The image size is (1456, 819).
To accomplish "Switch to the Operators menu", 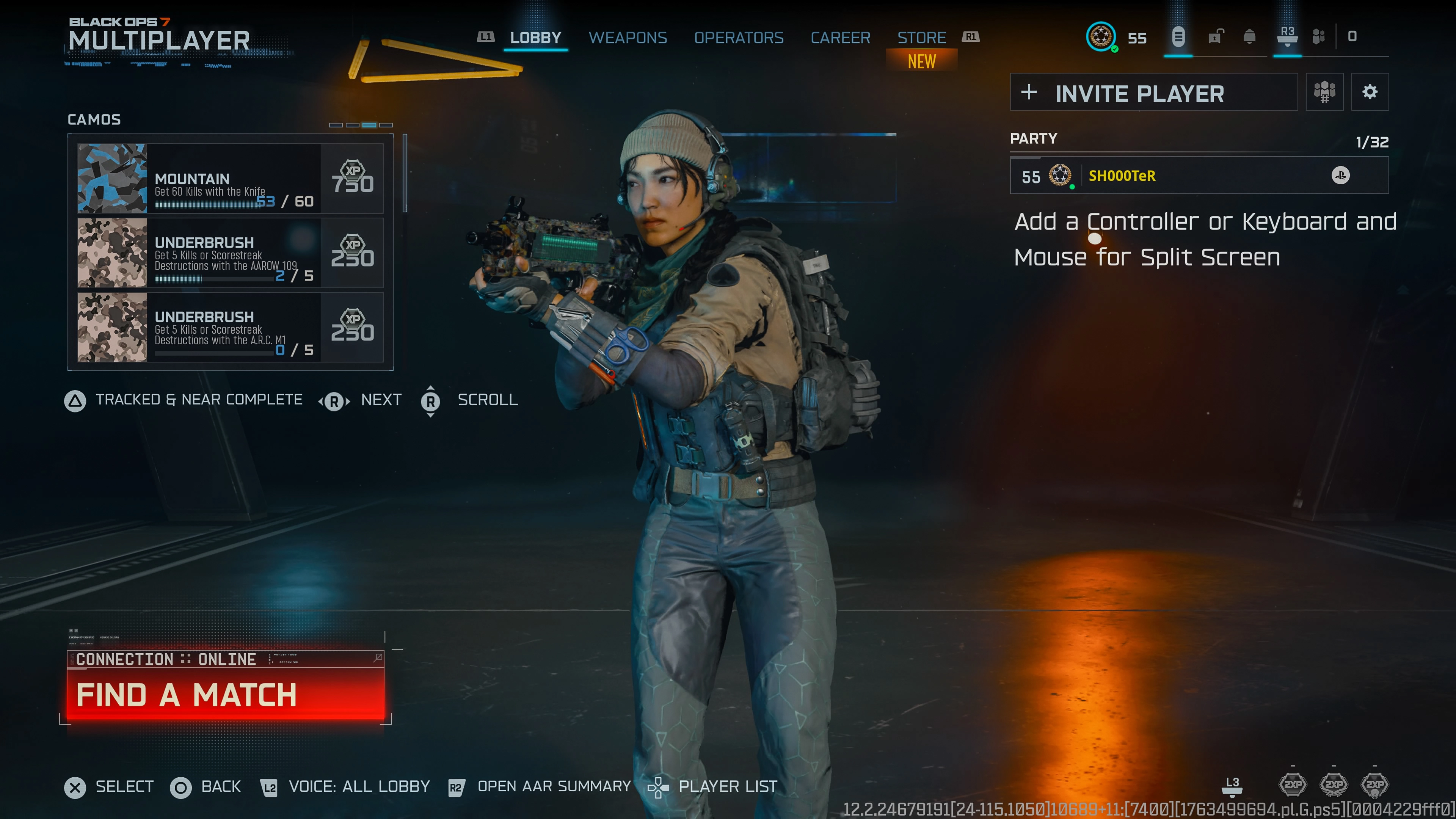I will click(x=739, y=38).
